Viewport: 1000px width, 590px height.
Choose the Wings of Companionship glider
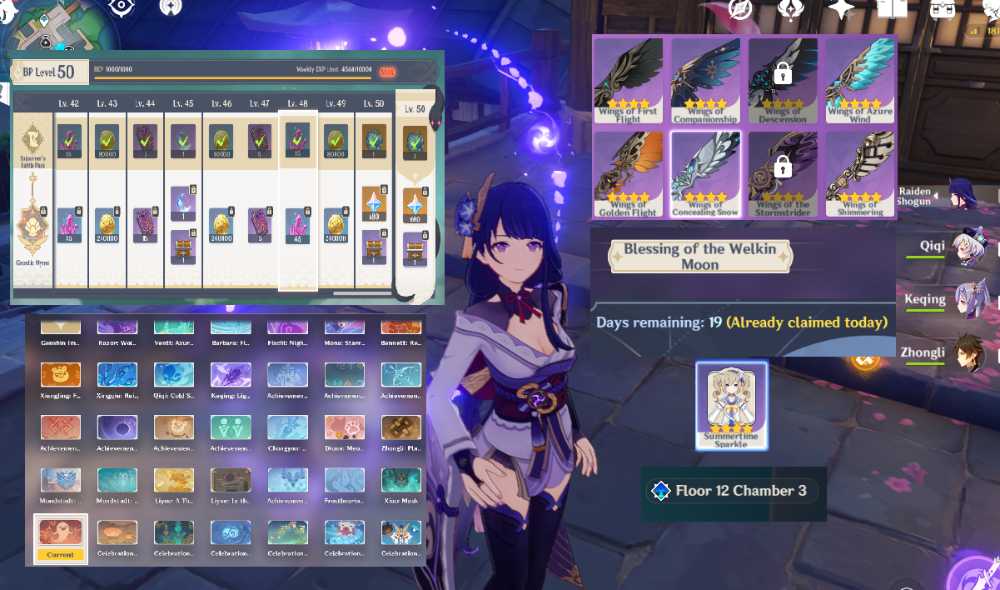pos(706,80)
